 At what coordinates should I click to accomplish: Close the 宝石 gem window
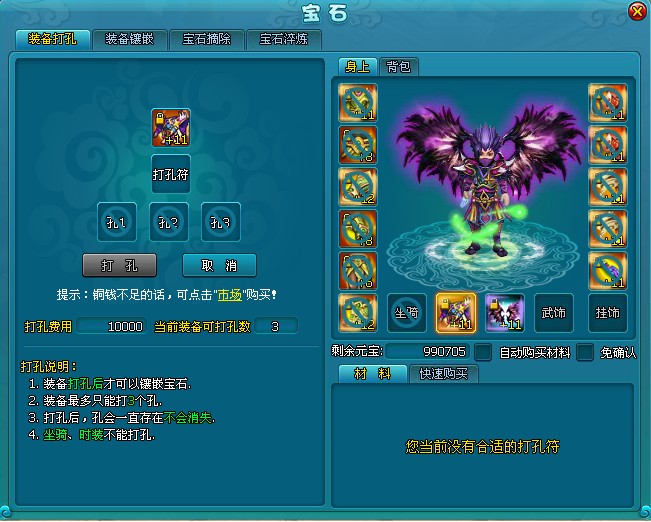tap(636, 12)
